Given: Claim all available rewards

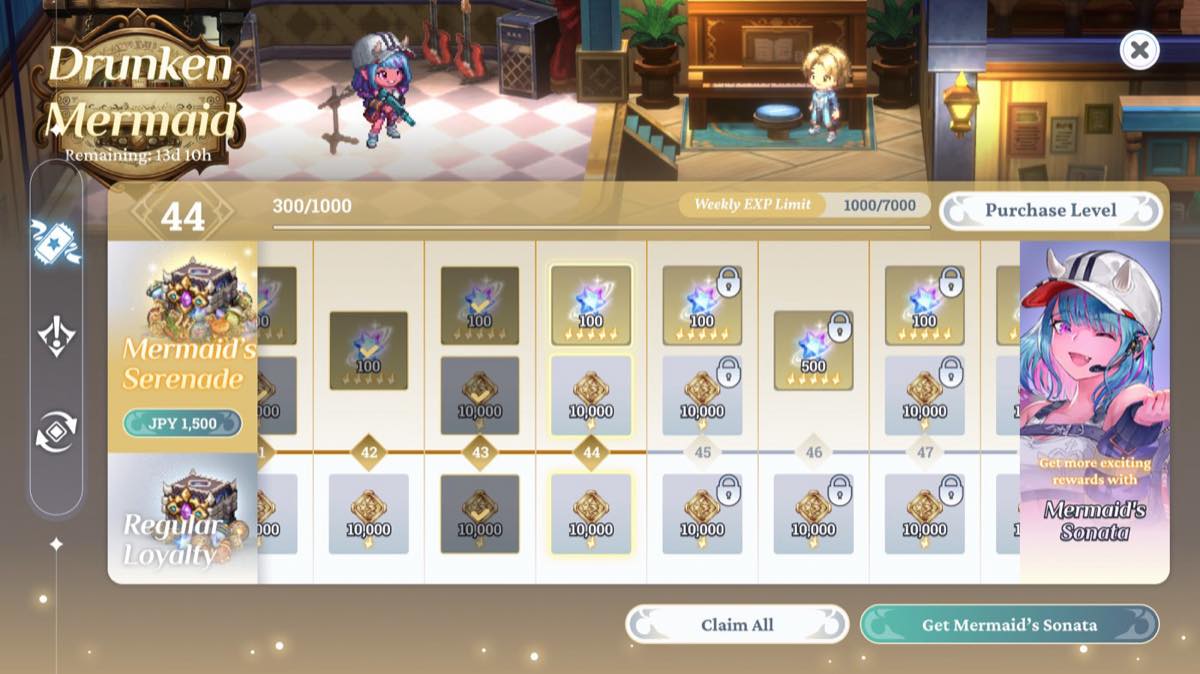Looking at the screenshot, I should click(x=737, y=625).
